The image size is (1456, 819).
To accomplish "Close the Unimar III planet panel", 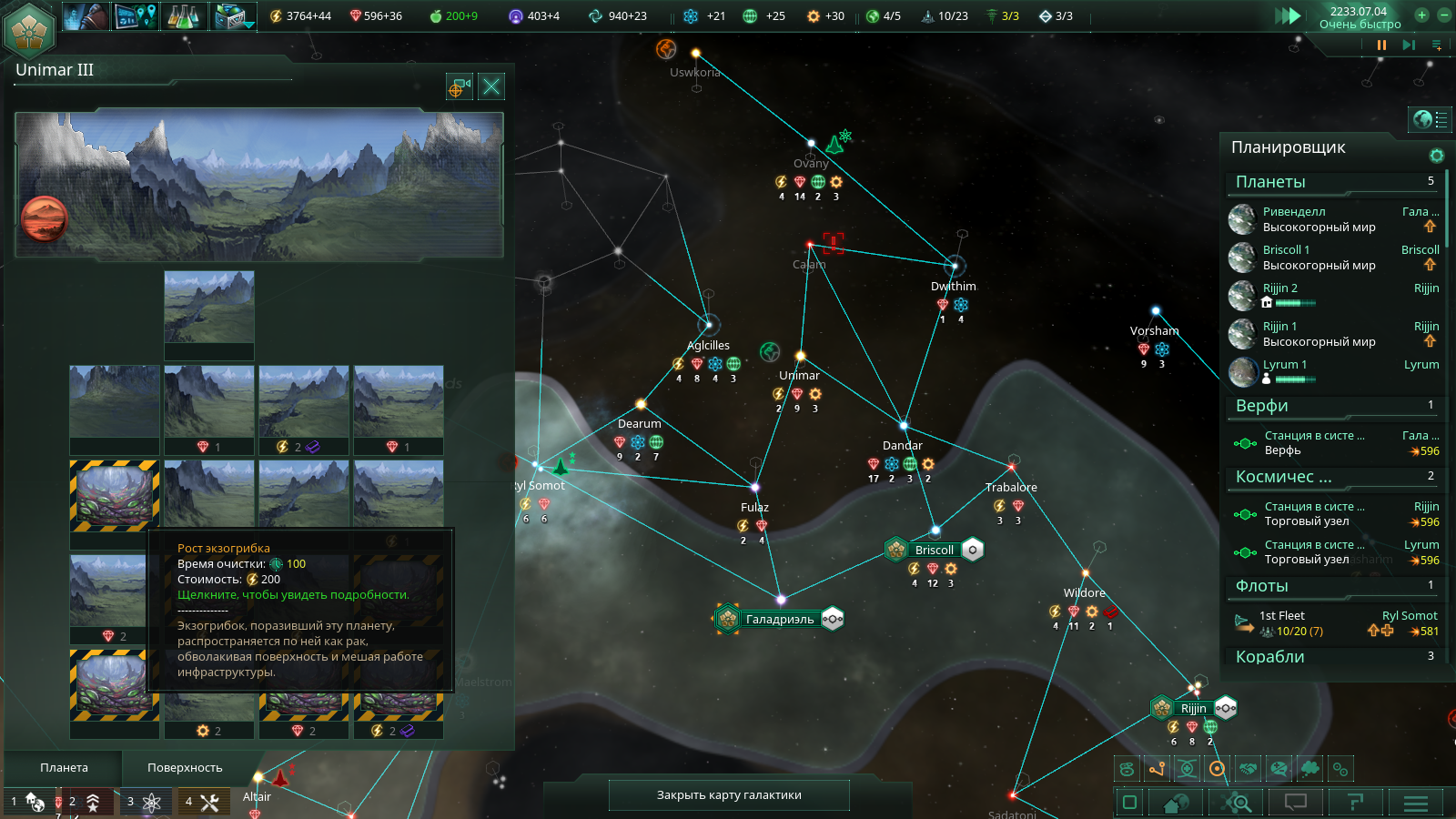I will click(x=491, y=86).
